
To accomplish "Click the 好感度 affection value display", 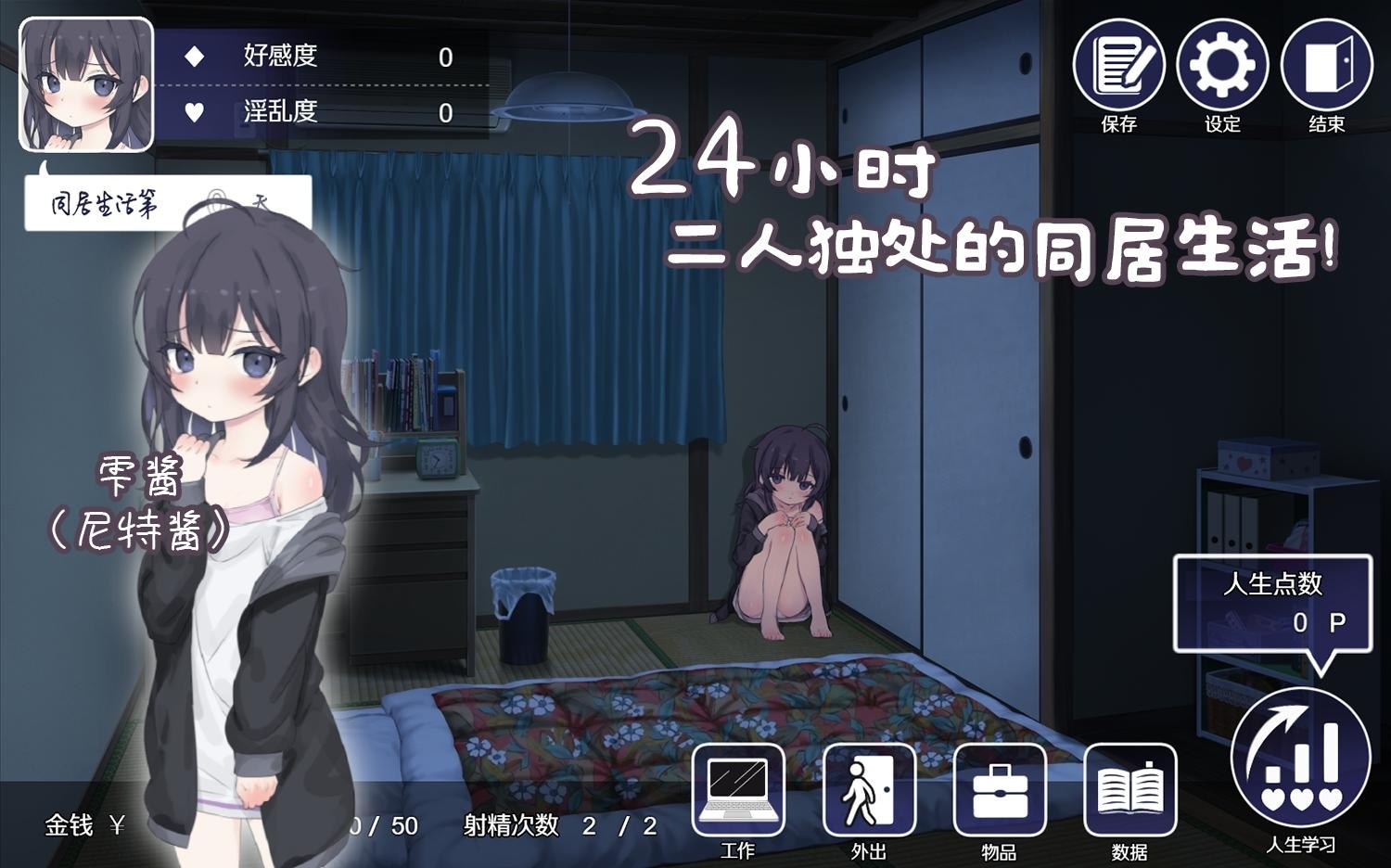I will (443, 57).
